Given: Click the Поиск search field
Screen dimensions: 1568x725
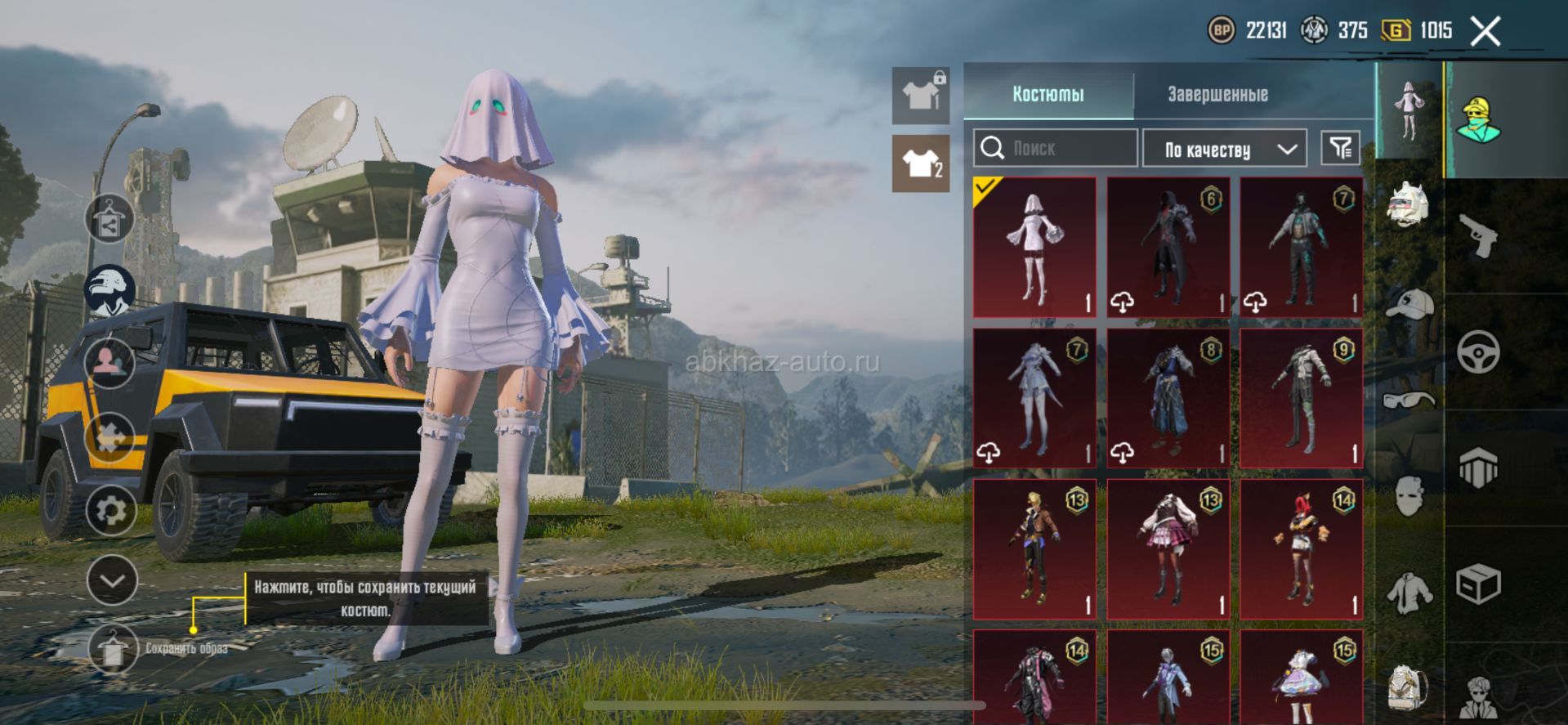Looking at the screenshot, I should (x=1055, y=148).
